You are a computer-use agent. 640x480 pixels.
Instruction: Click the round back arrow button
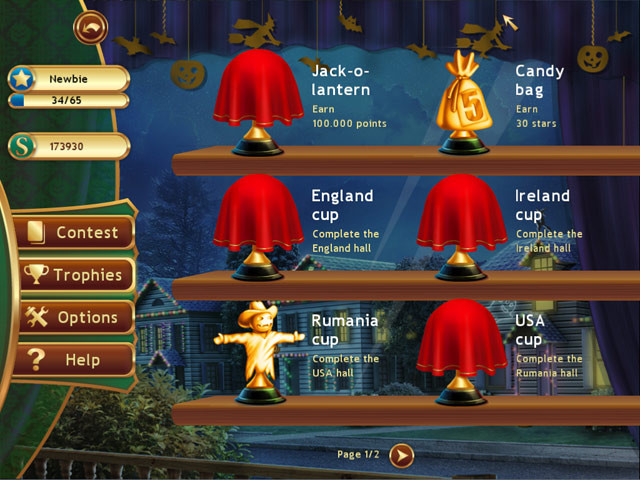pos(90,26)
